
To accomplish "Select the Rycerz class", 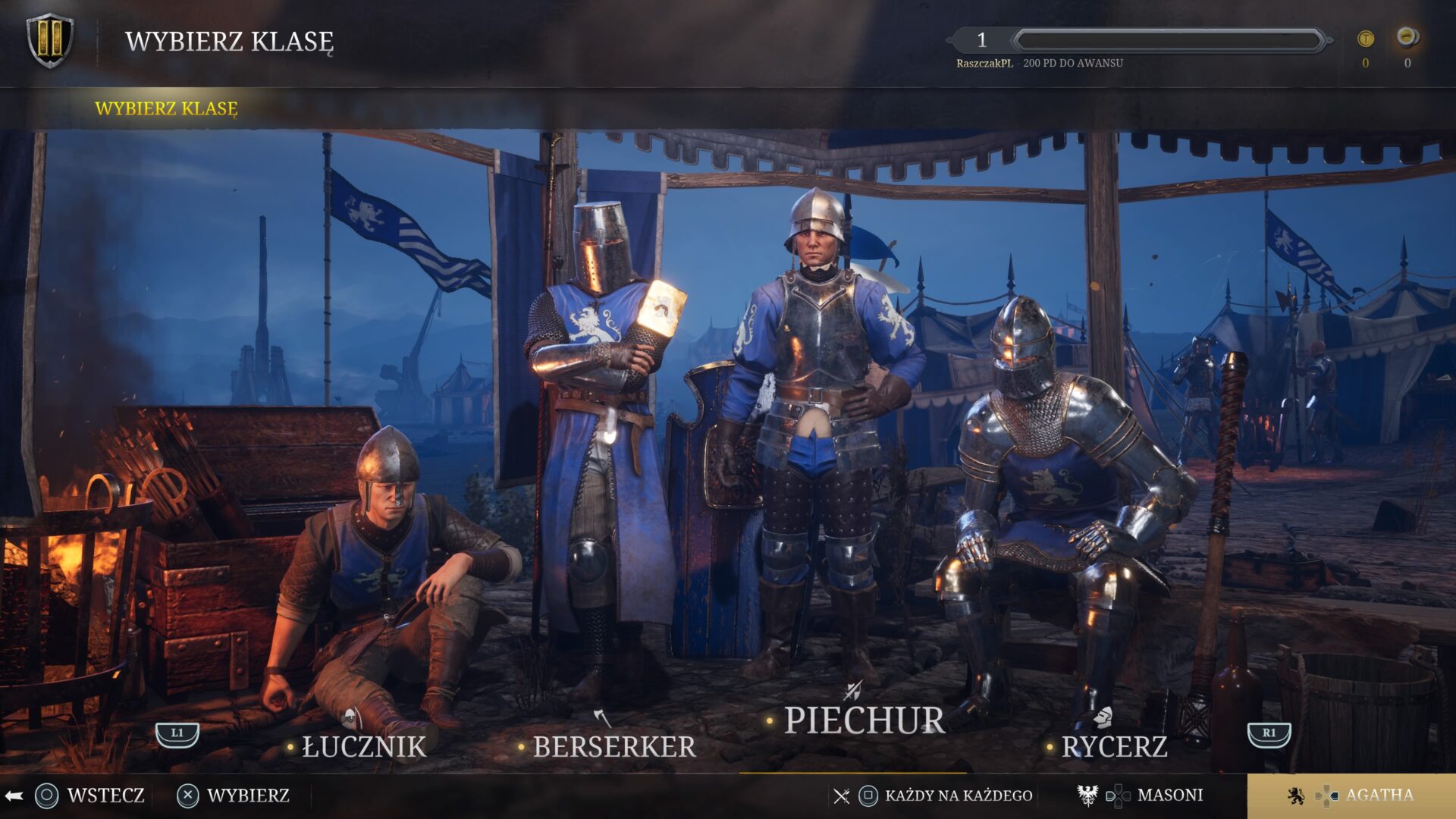I will [1113, 746].
